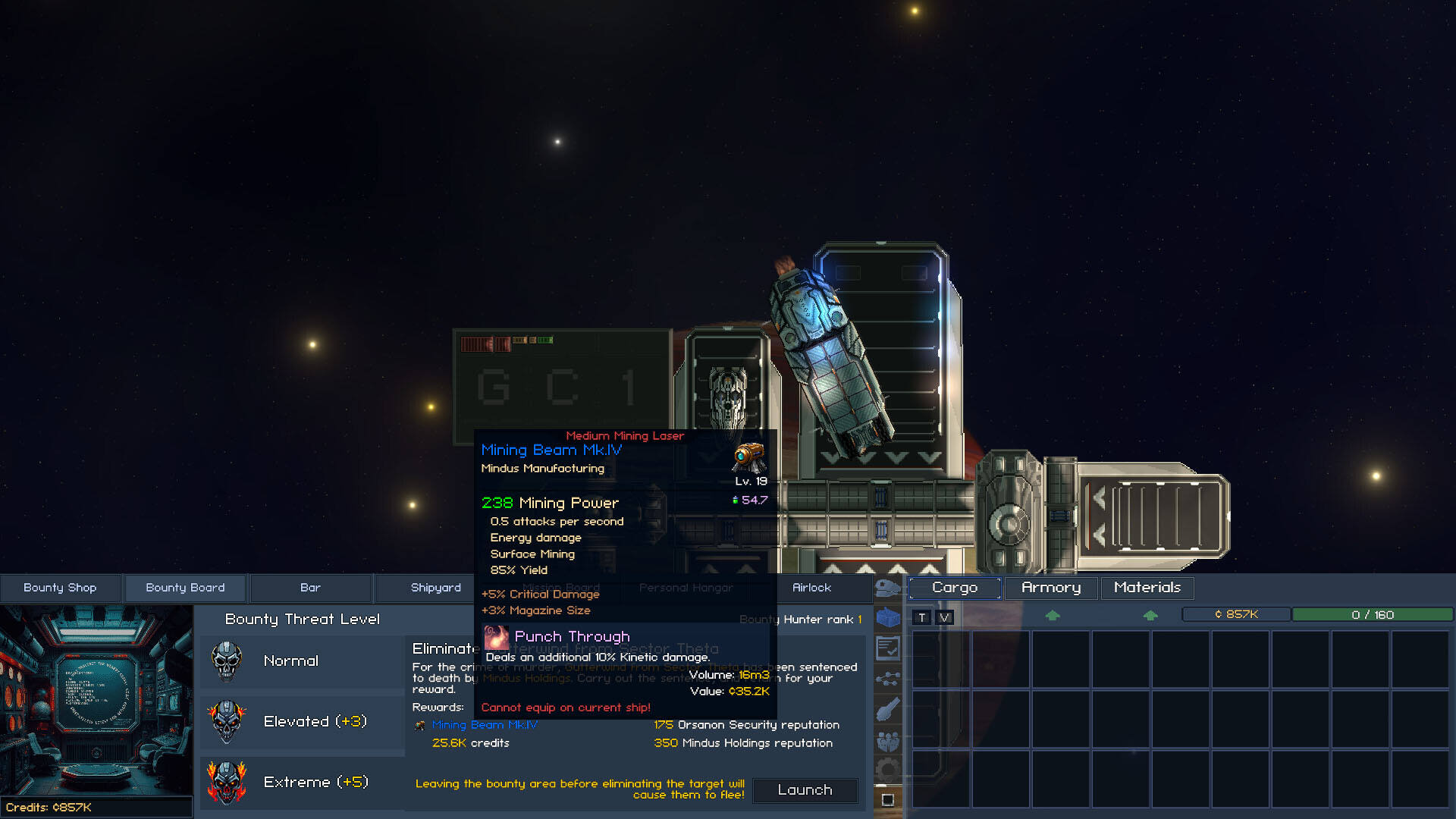Switch to the Armory tab

1051,588
